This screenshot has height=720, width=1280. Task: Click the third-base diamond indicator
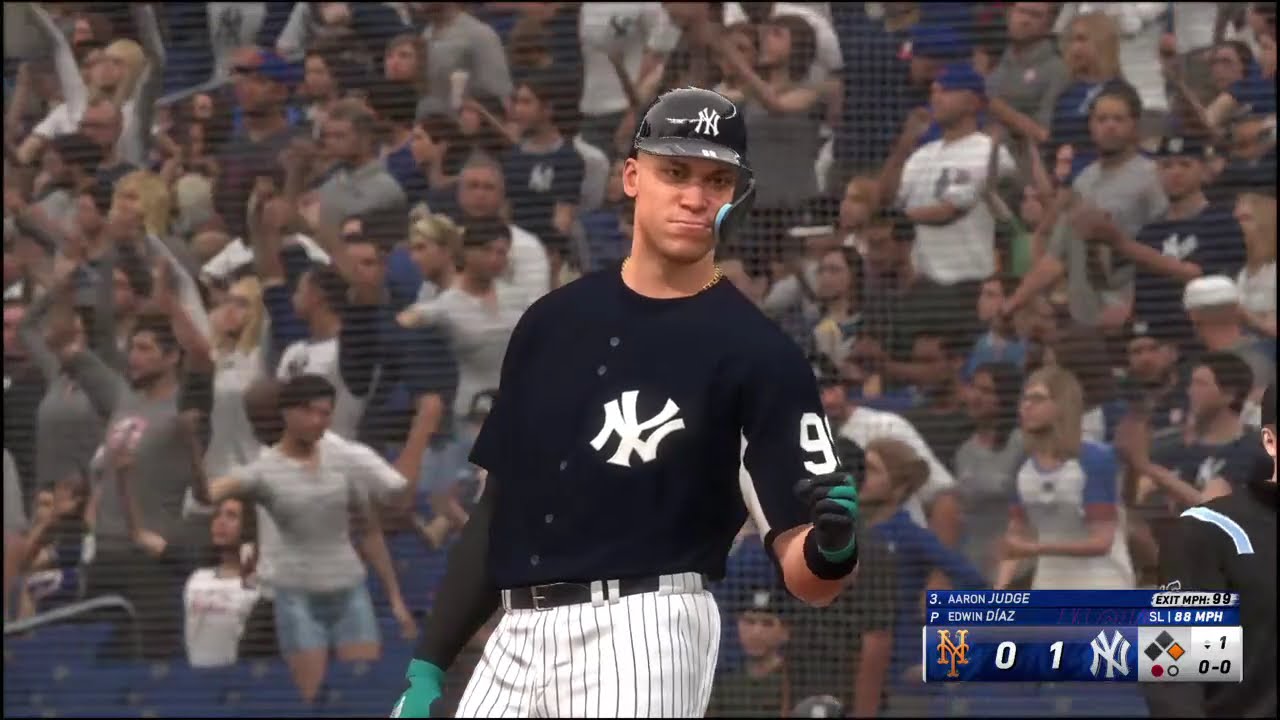(1153, 651)
